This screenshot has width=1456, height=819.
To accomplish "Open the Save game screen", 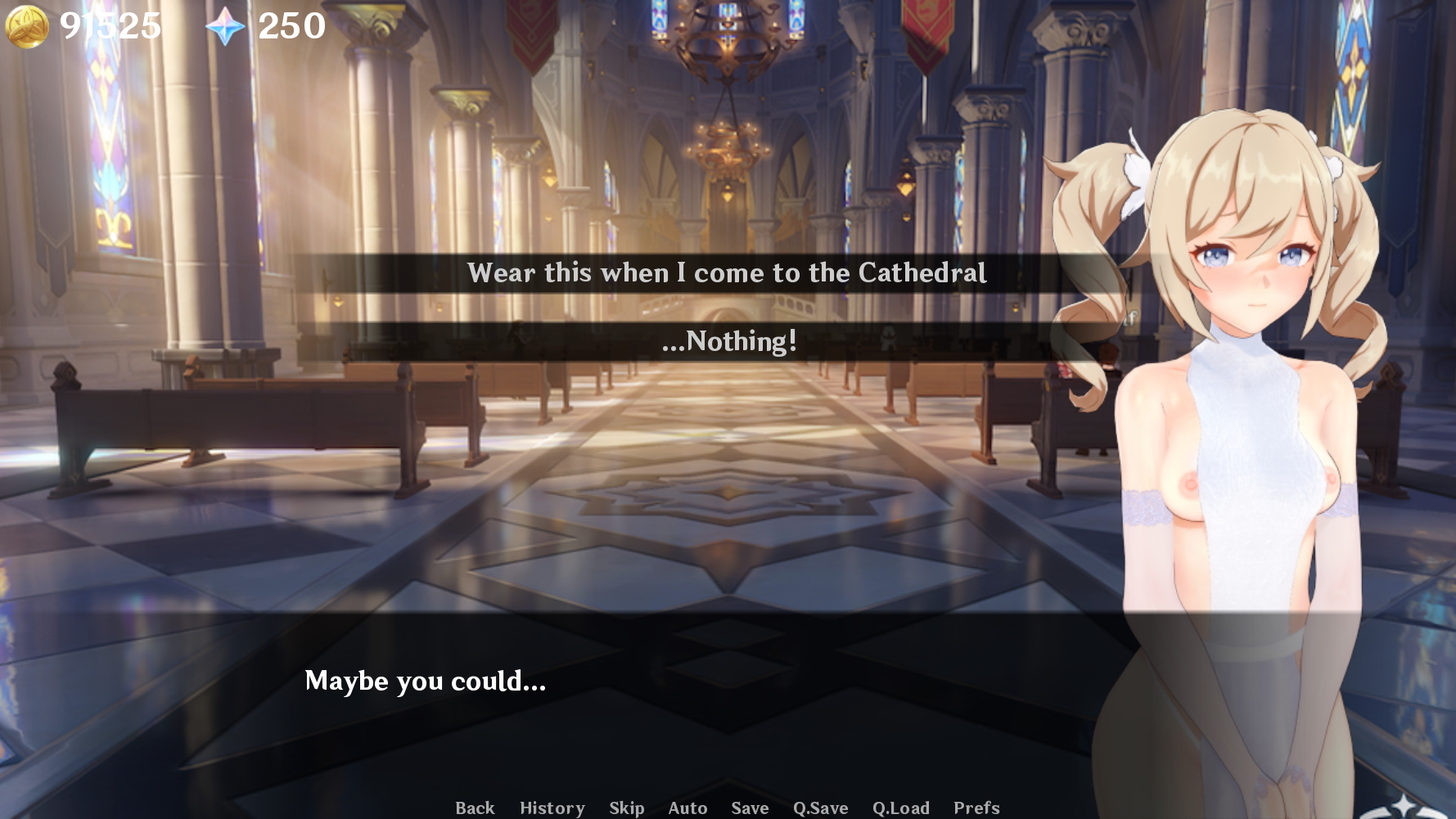I will click(750, 808).
